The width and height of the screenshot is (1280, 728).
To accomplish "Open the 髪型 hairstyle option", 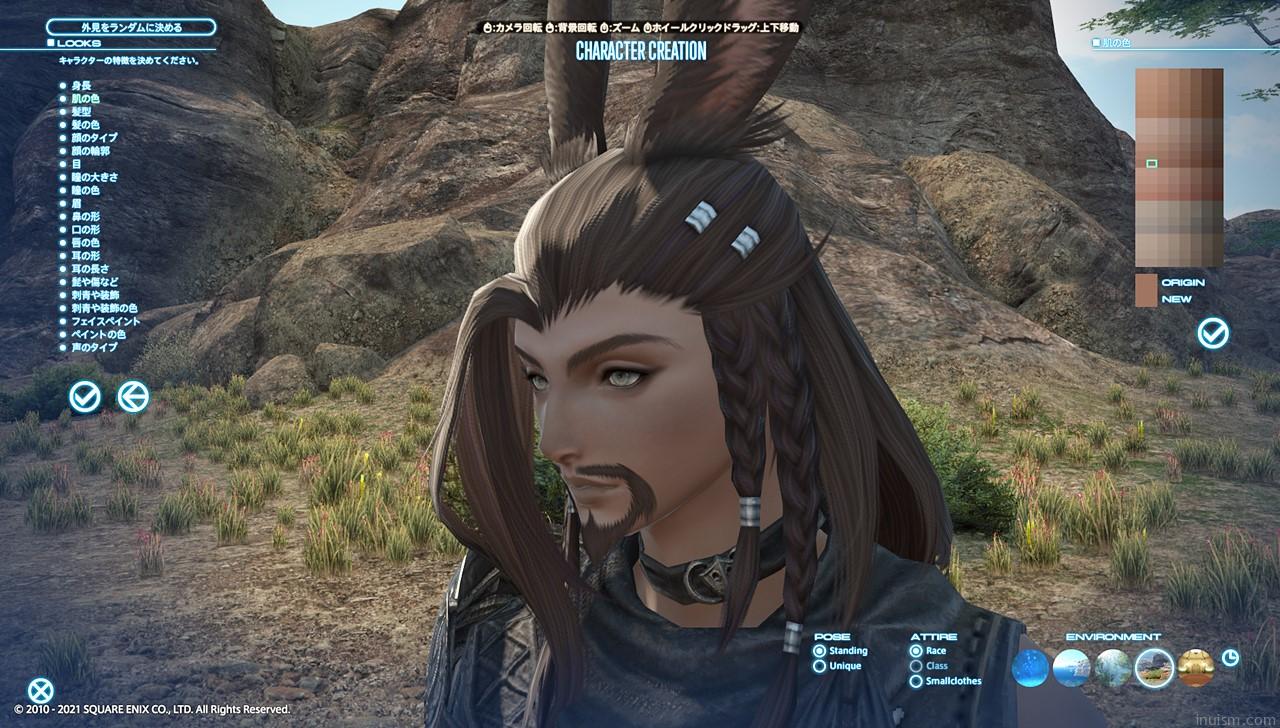I will click(83, 112).
